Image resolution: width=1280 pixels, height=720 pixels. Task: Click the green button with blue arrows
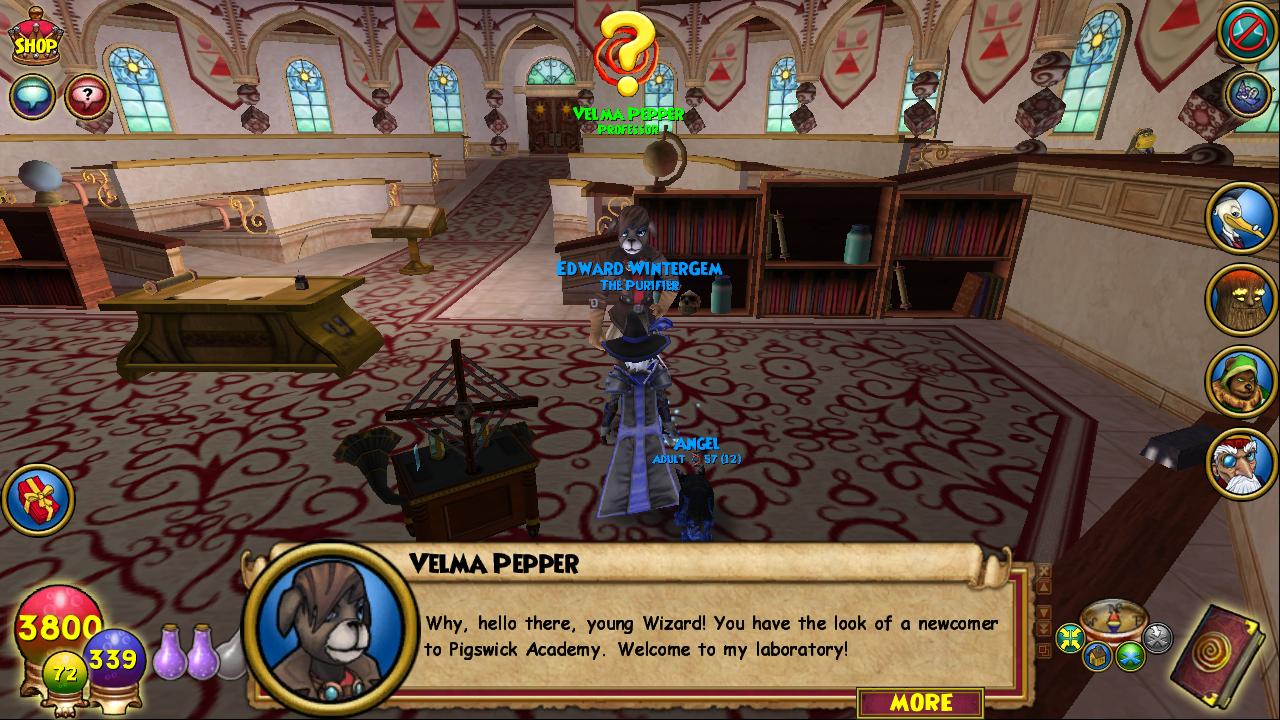click(1130, 656)
